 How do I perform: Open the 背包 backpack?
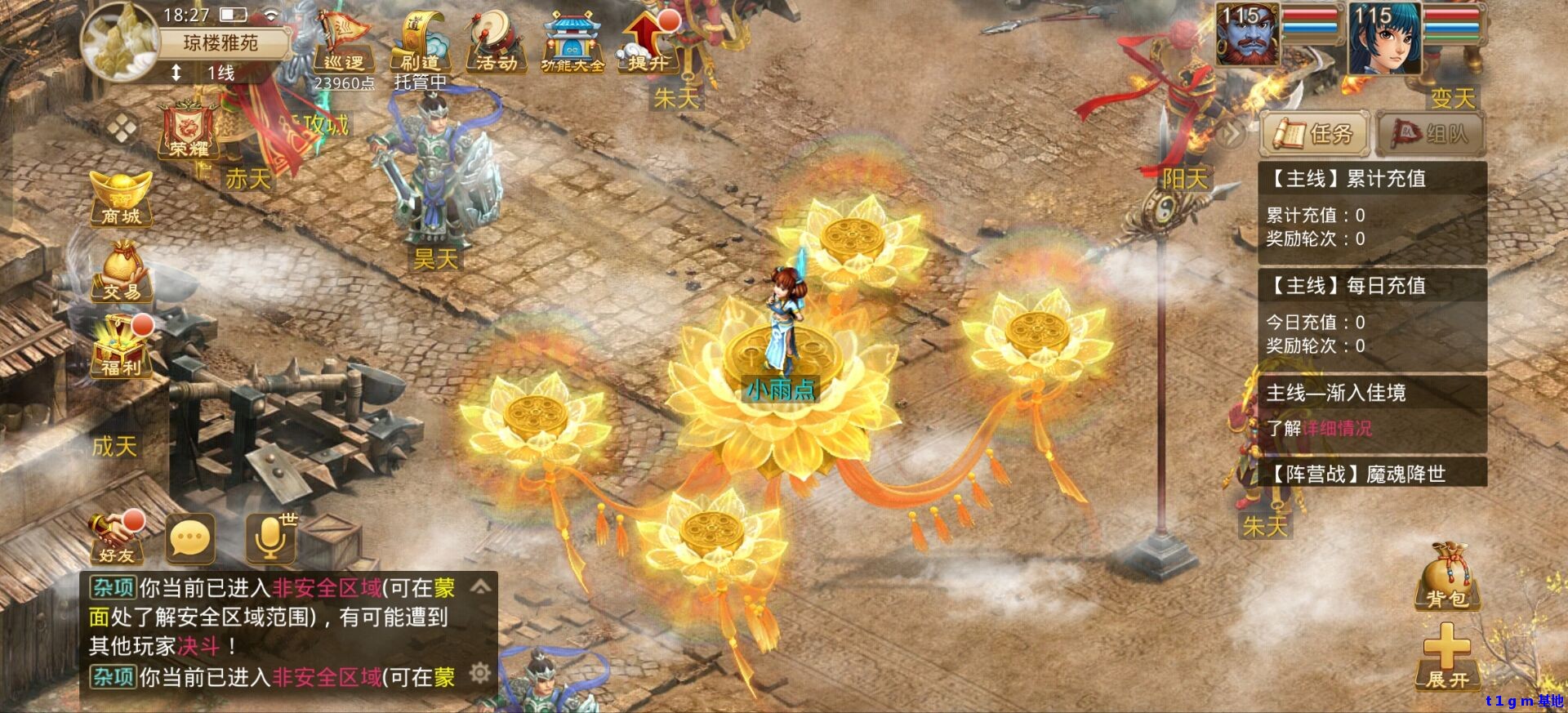click(1447, 578)
